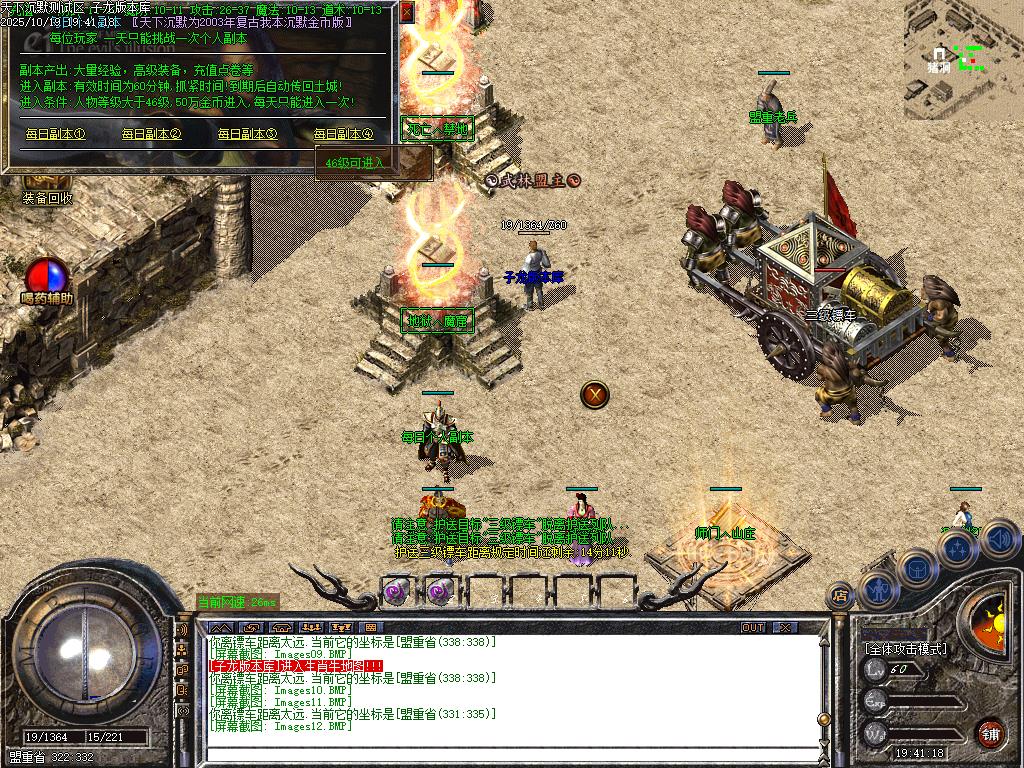Use the first purple scroll belt slot
1024x768 pixels.
[x=396, y=591]
